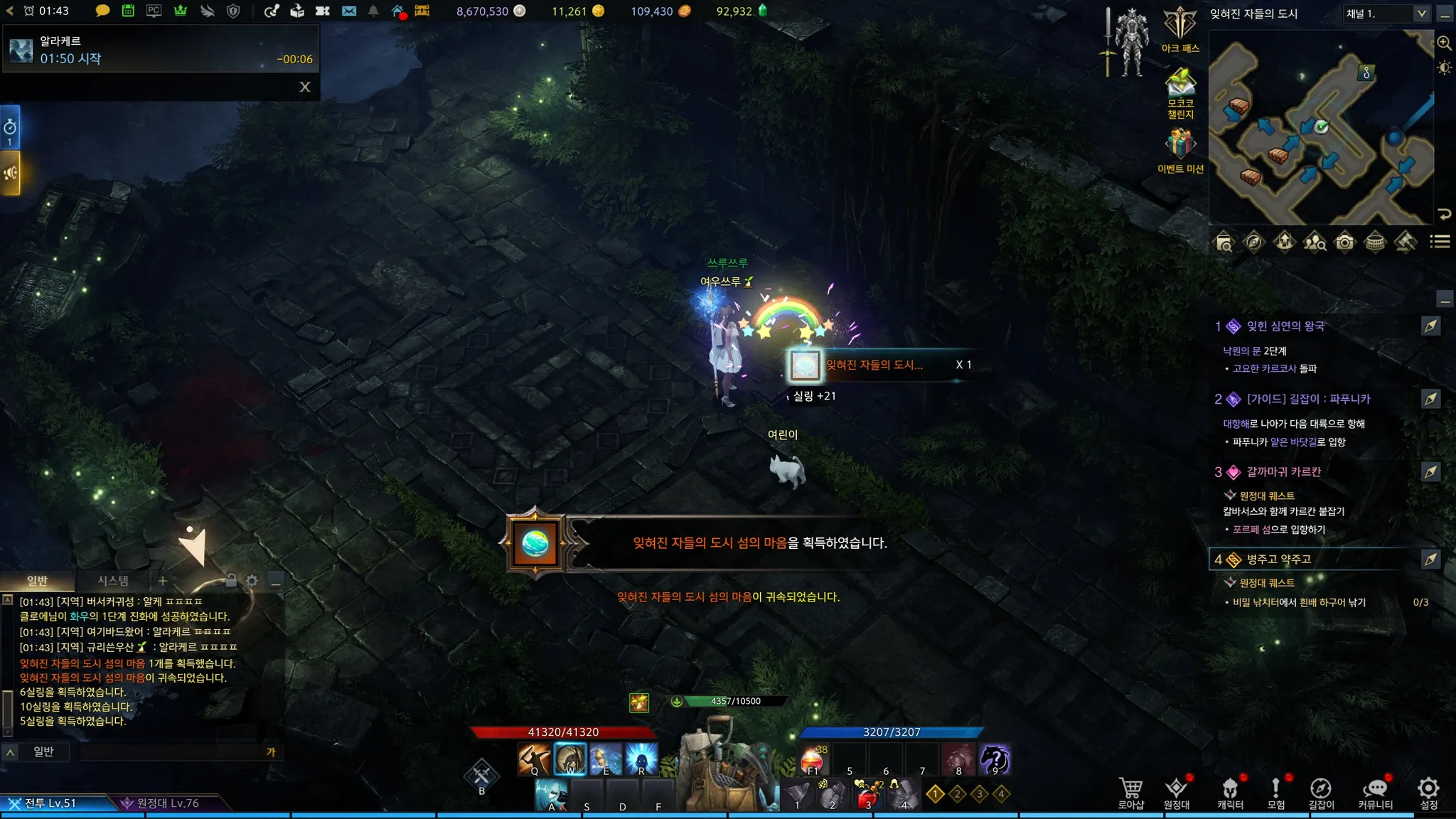
Task: Open the mail envelope icon
Action: point(348,11)
